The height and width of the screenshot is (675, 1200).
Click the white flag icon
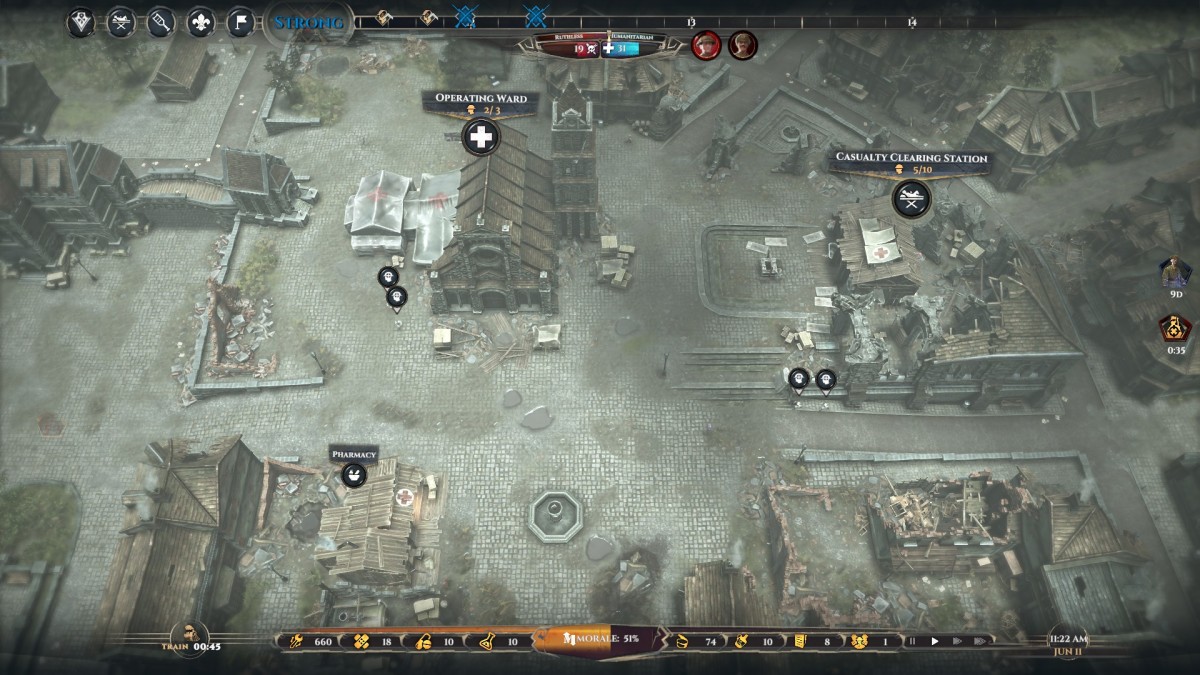pyautogui.click(x=240, y=22)
